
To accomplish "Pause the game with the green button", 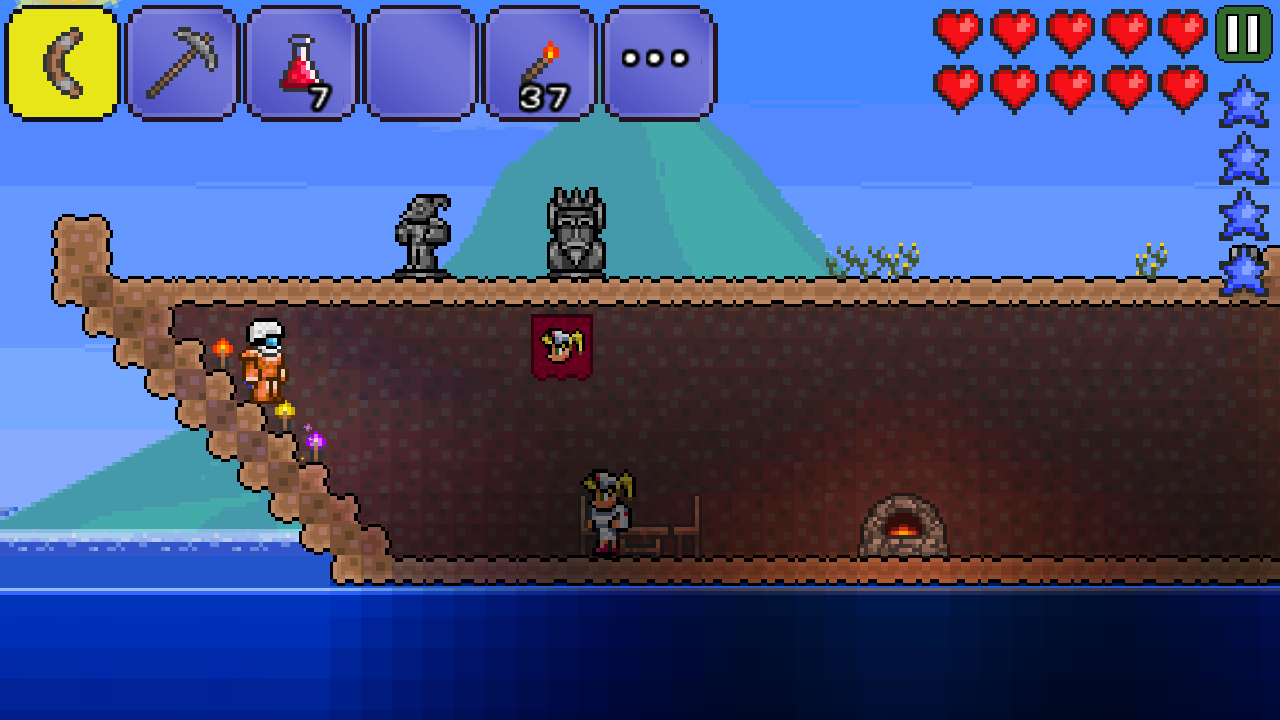I will pyautogui.click(x=1243, y=34).
